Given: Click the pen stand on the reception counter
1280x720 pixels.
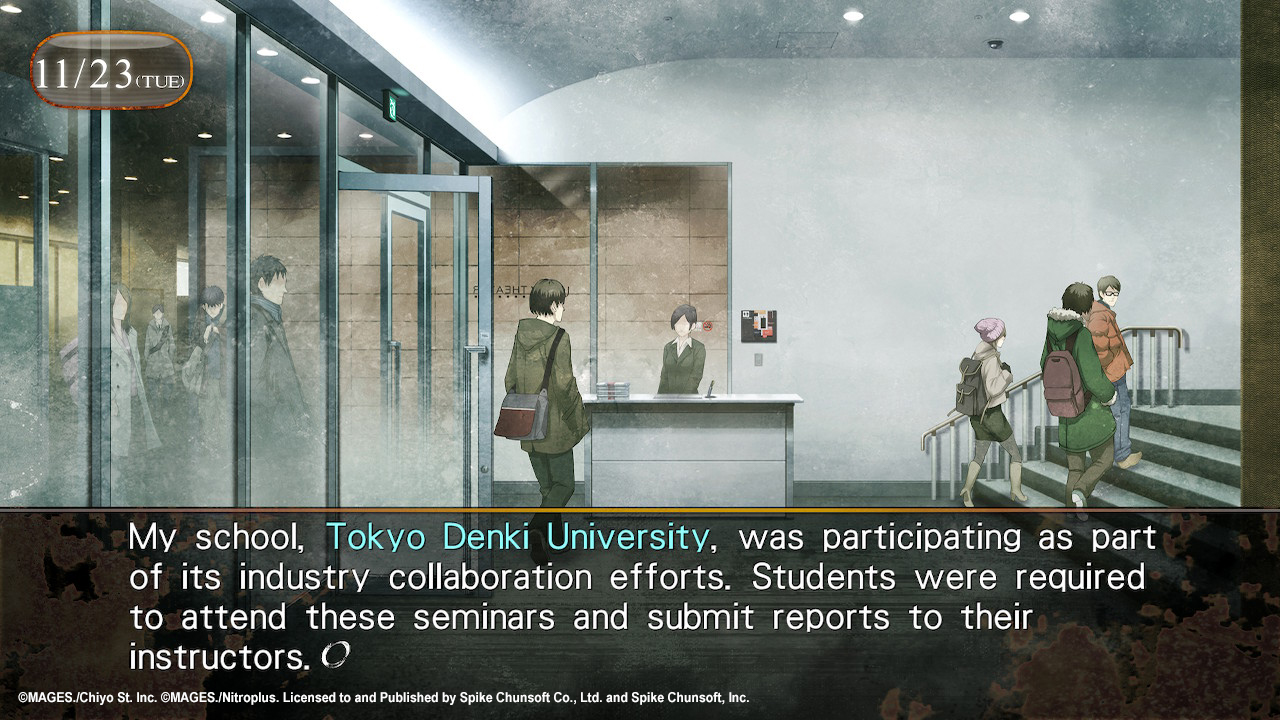Looking at the screenshot, I should point(711,390).
